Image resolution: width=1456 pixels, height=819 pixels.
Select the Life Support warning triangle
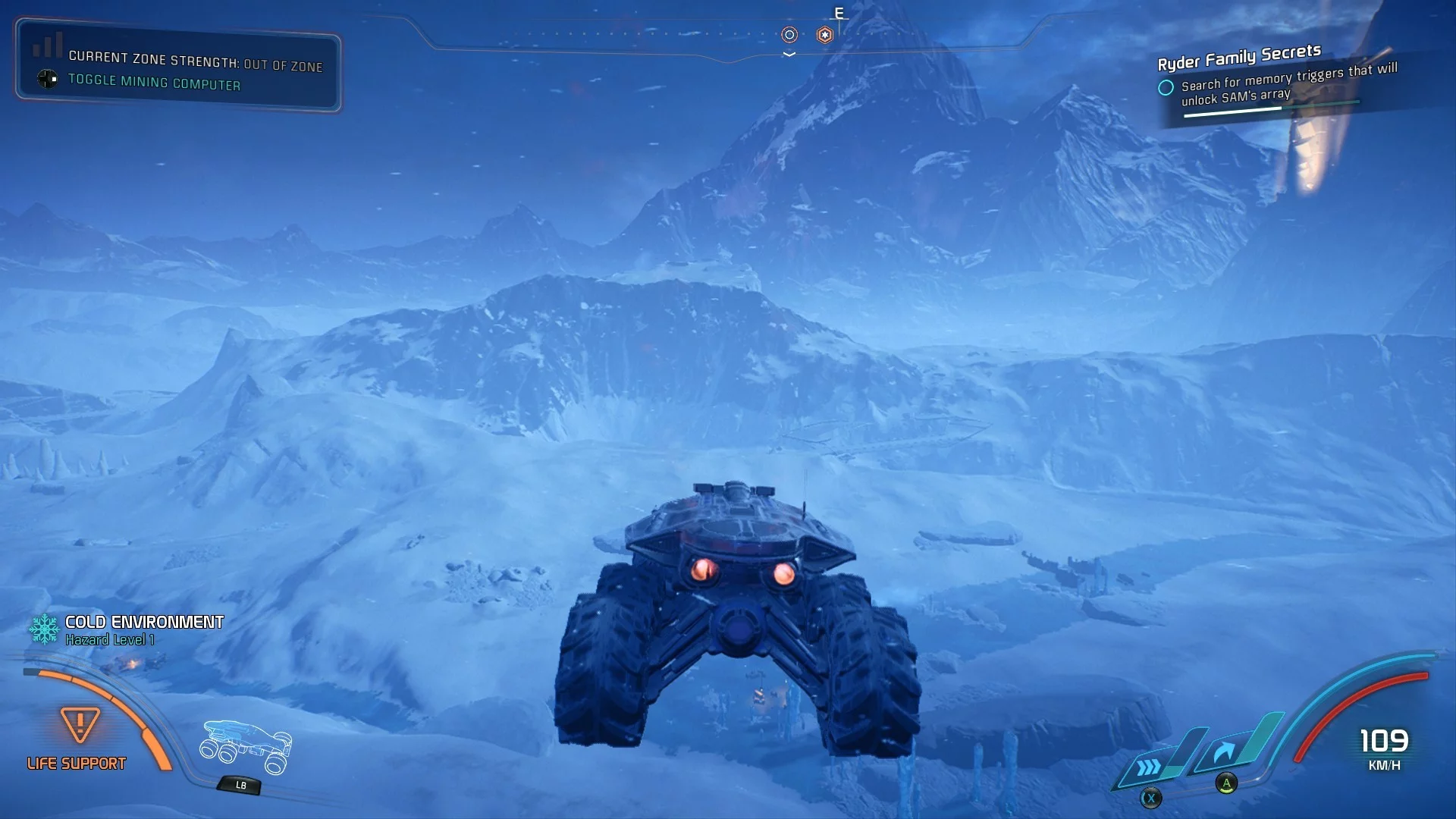point(80,724)
